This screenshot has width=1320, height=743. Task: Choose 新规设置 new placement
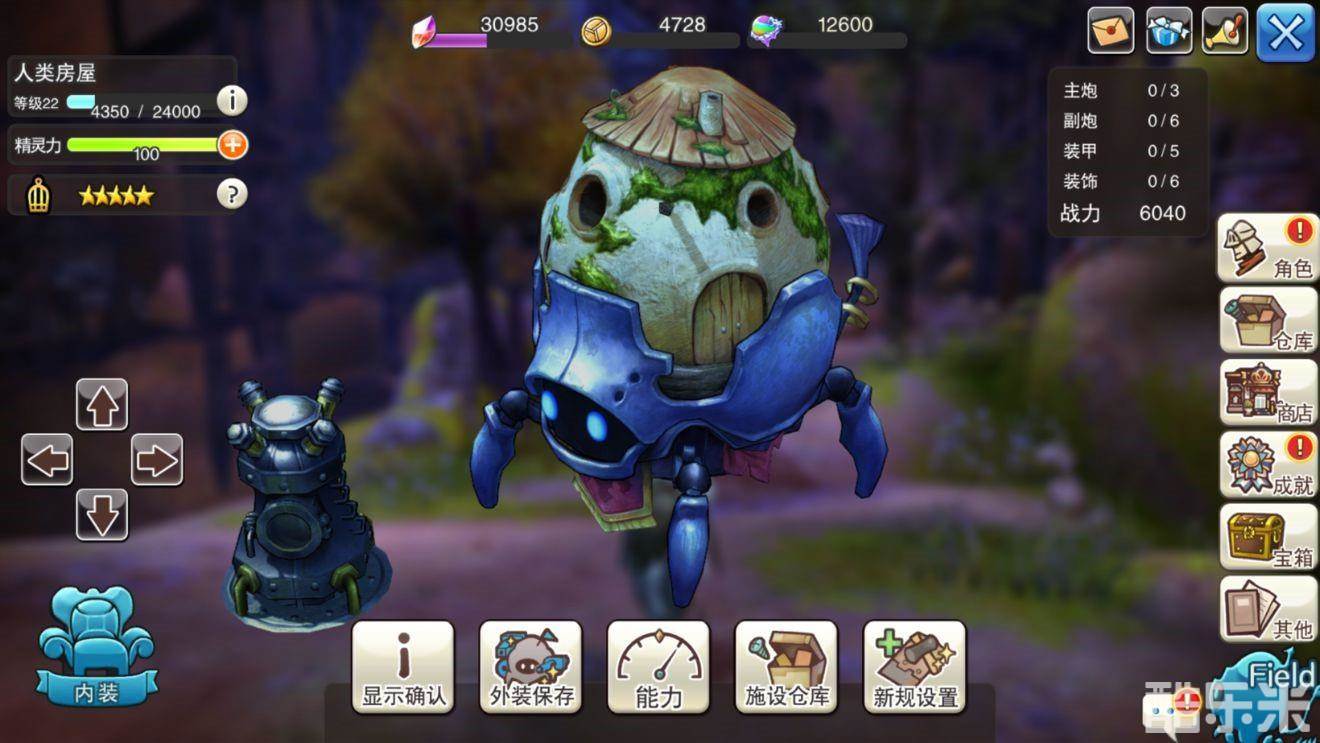coord(915,667)
